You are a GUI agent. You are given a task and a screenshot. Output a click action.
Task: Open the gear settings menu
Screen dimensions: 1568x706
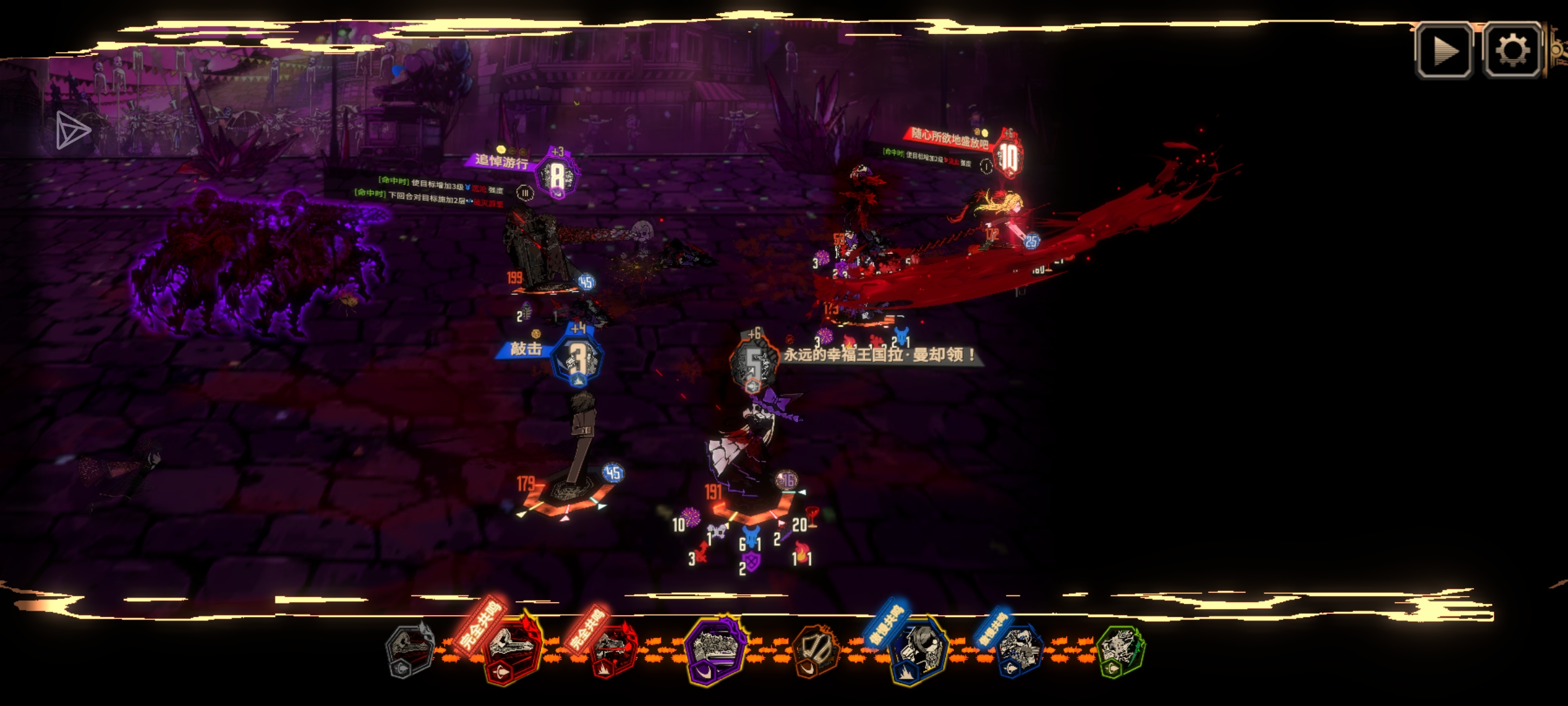[x=1512, y=51]
